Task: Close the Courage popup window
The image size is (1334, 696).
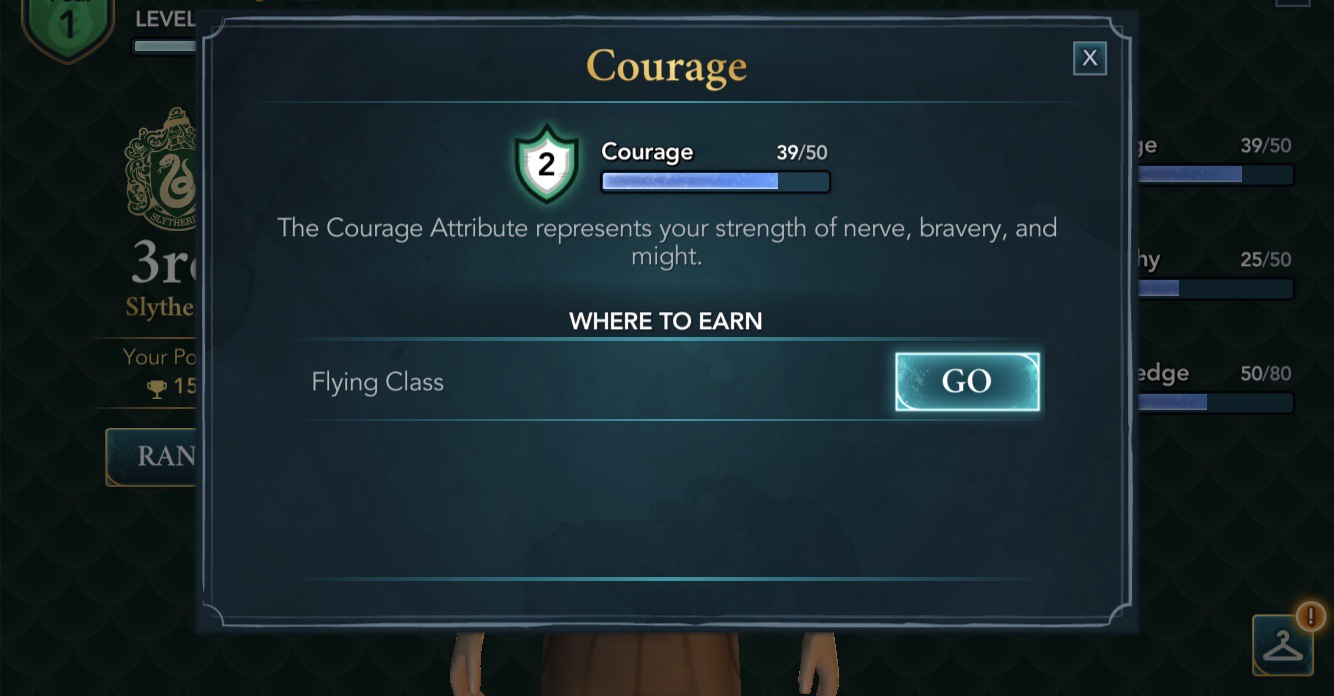Action: [1089, 59]
